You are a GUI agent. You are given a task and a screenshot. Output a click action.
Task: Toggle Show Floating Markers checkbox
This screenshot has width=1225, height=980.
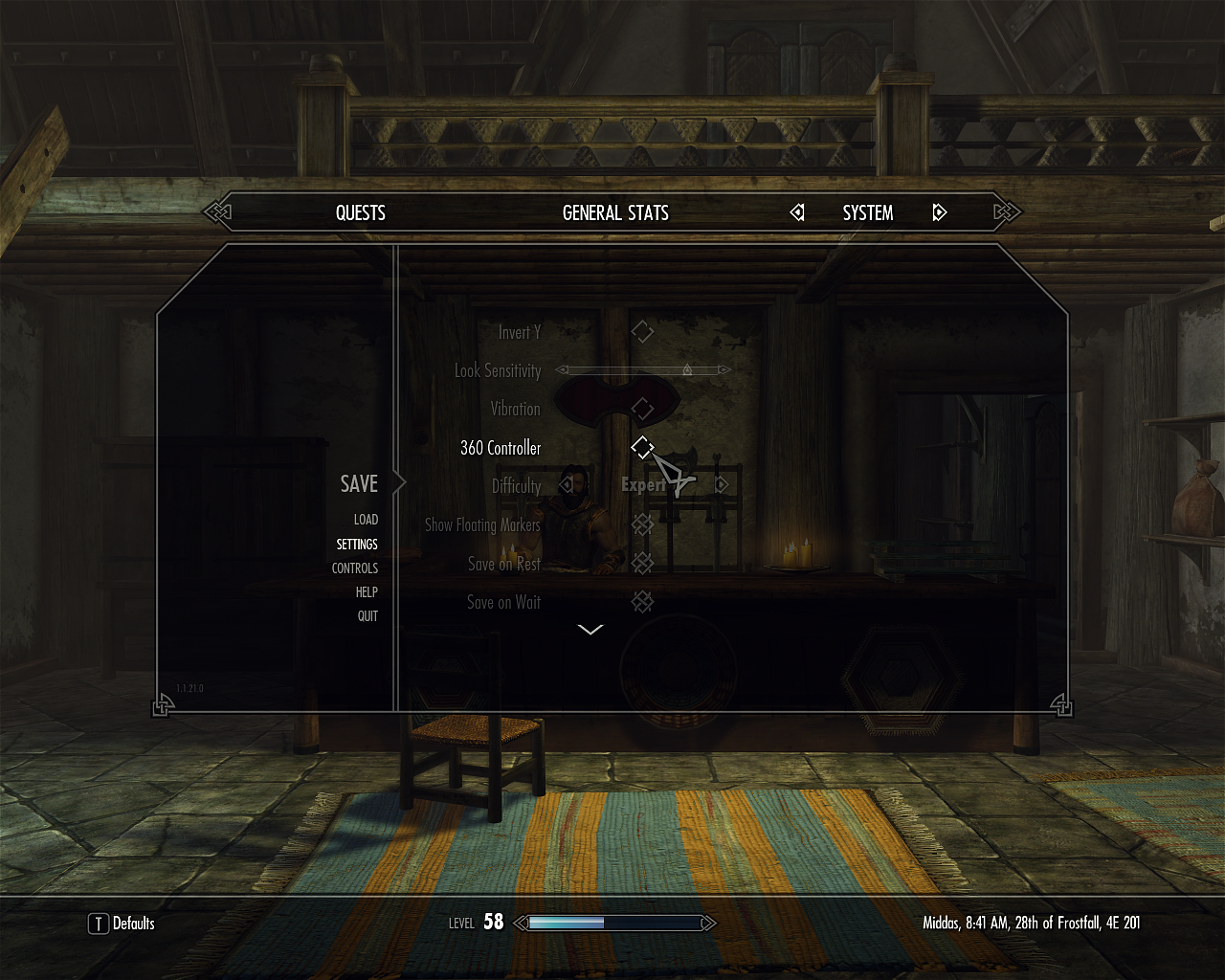point(642,524)
